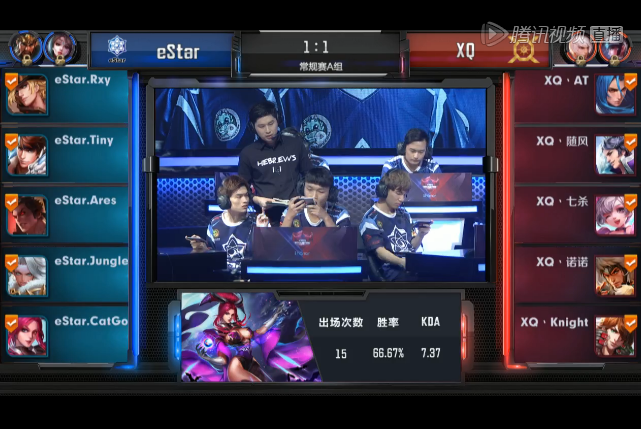Choose the XQ丶随风 player entry
Image resolution: width=641 pixels, height=429 pixels.
point(575,155)
